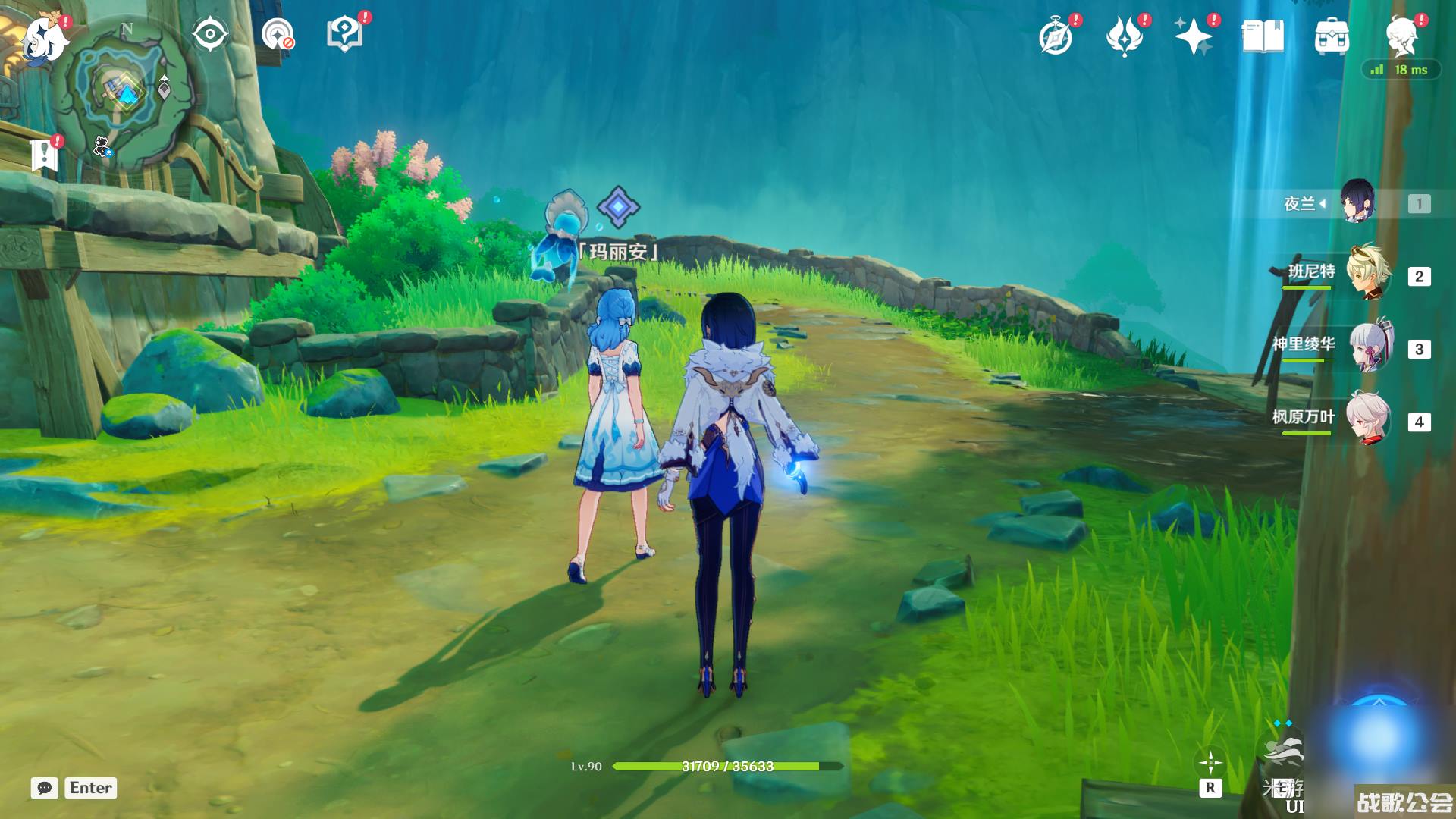Viewport: 1456px width, 819px height.
Task: Select party member 夜兰
Action: pos(1357,202)
